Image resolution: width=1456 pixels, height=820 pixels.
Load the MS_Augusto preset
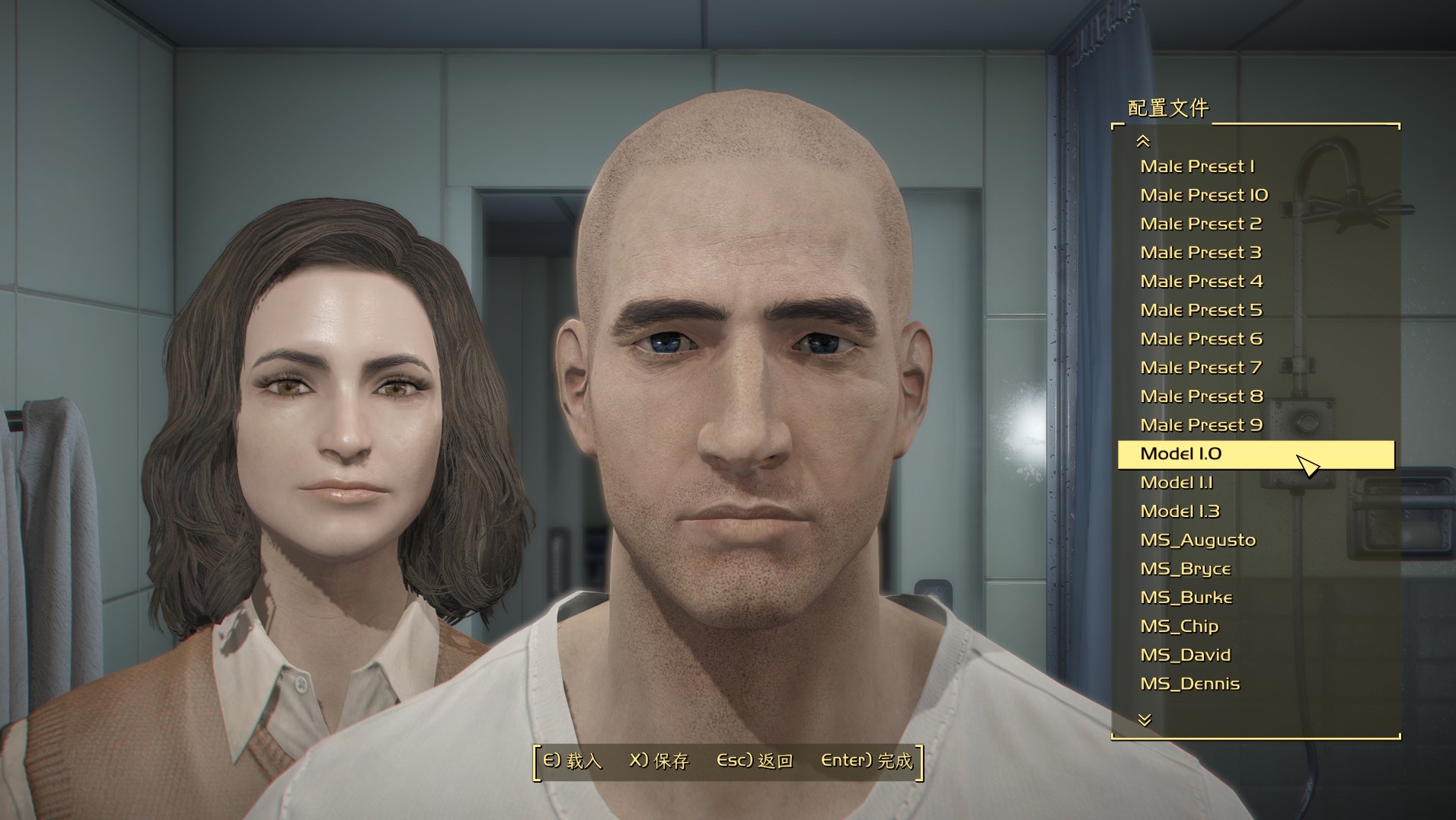click(1198, 540)
